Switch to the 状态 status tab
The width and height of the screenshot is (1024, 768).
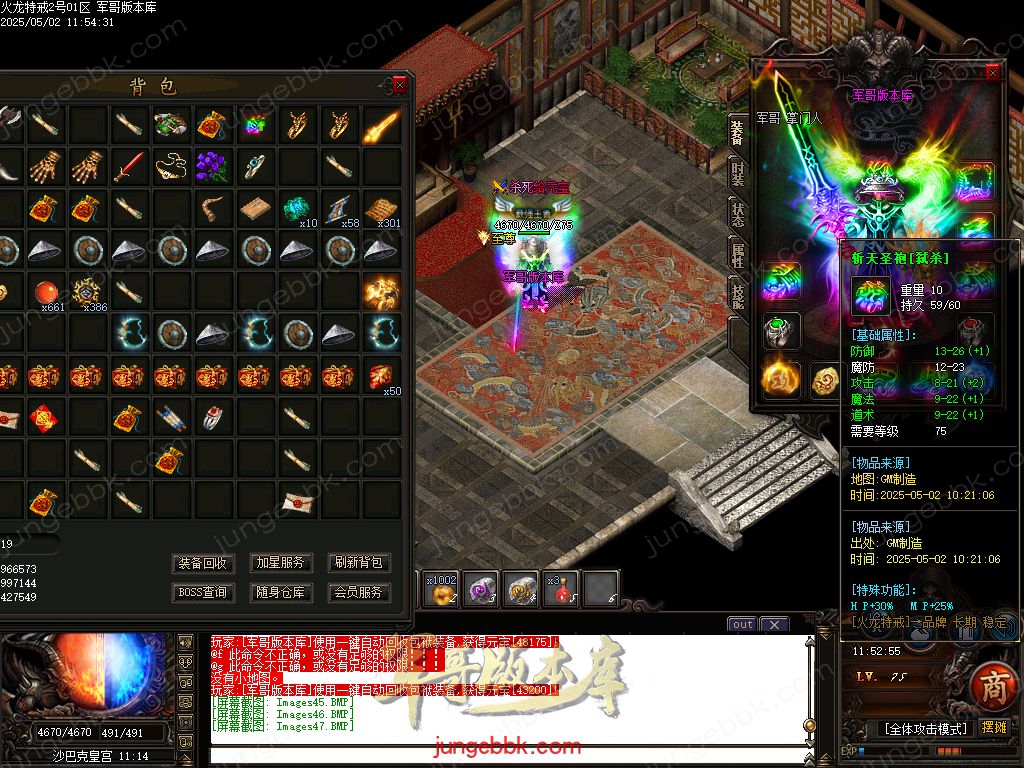[737, 219]
